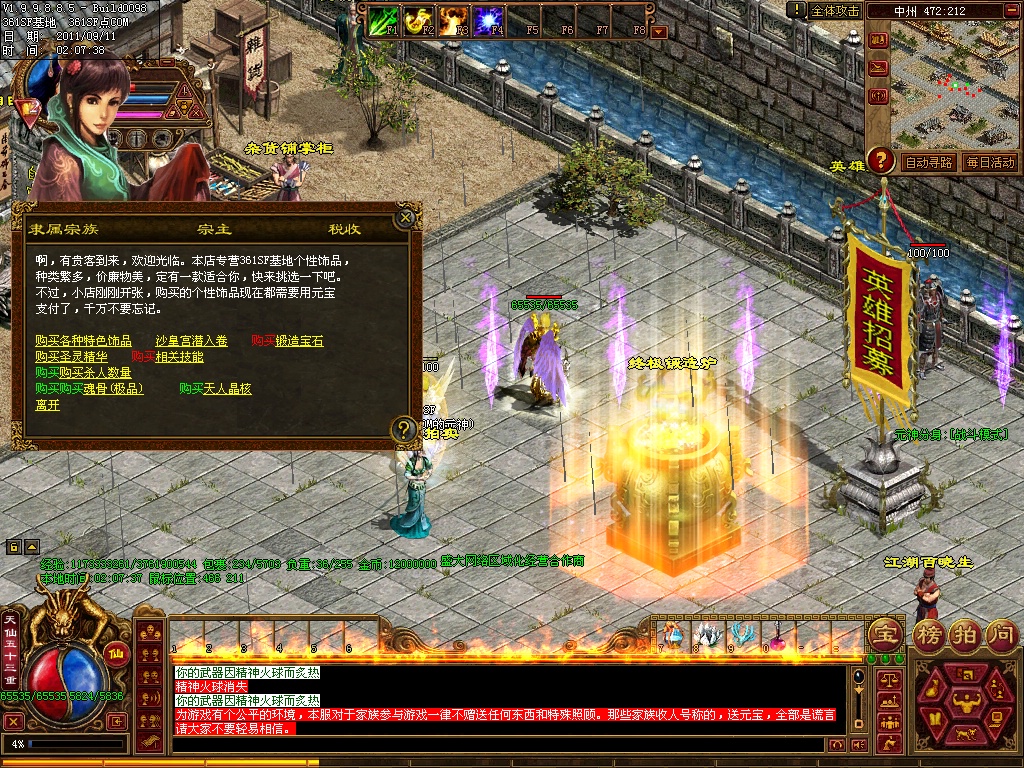
Task: Show the 榜 rankings panel
Action: pyautogui.click(x=929, y=634)
